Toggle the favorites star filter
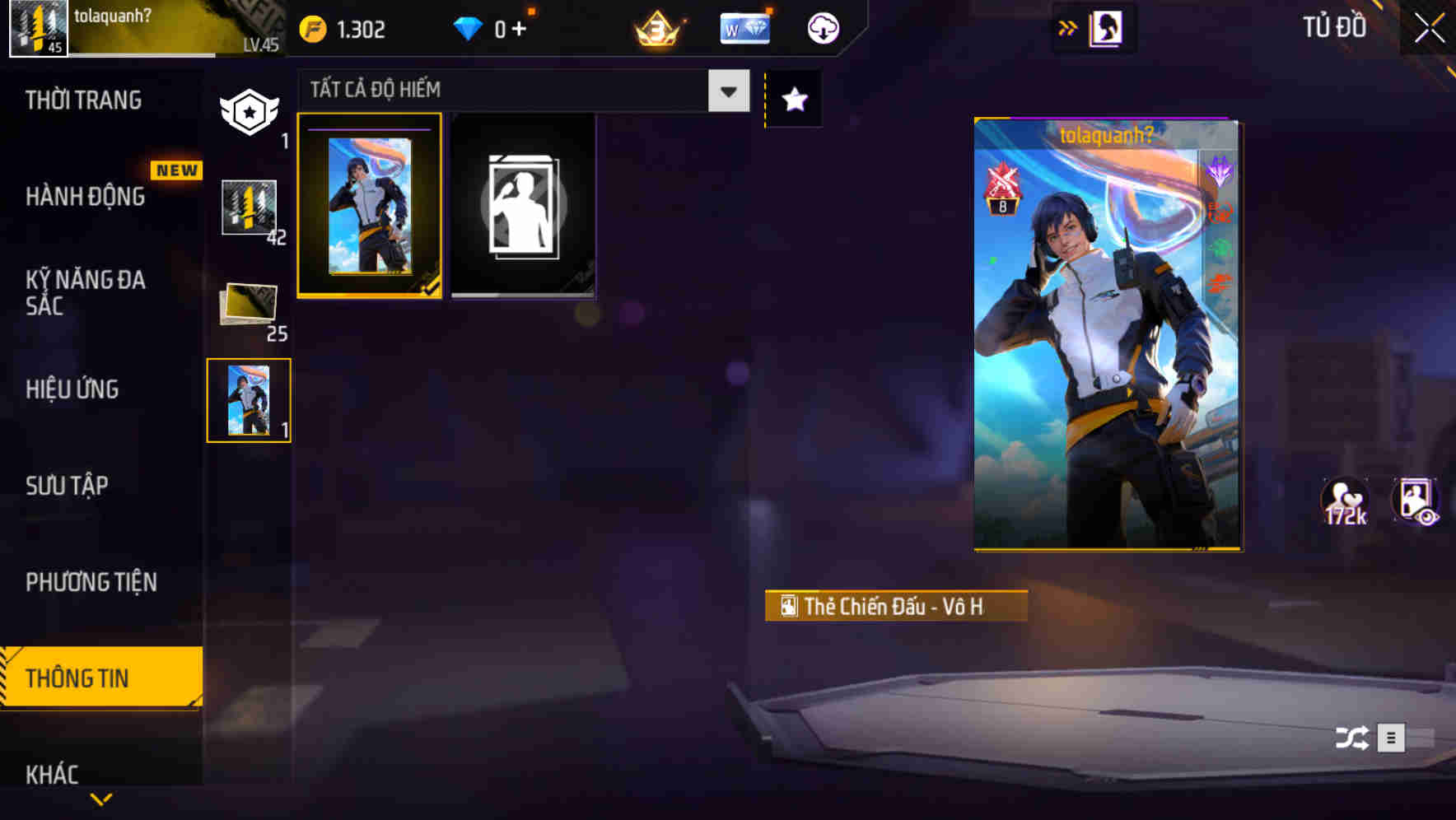 pyautogui.click(x=793, y=100)
